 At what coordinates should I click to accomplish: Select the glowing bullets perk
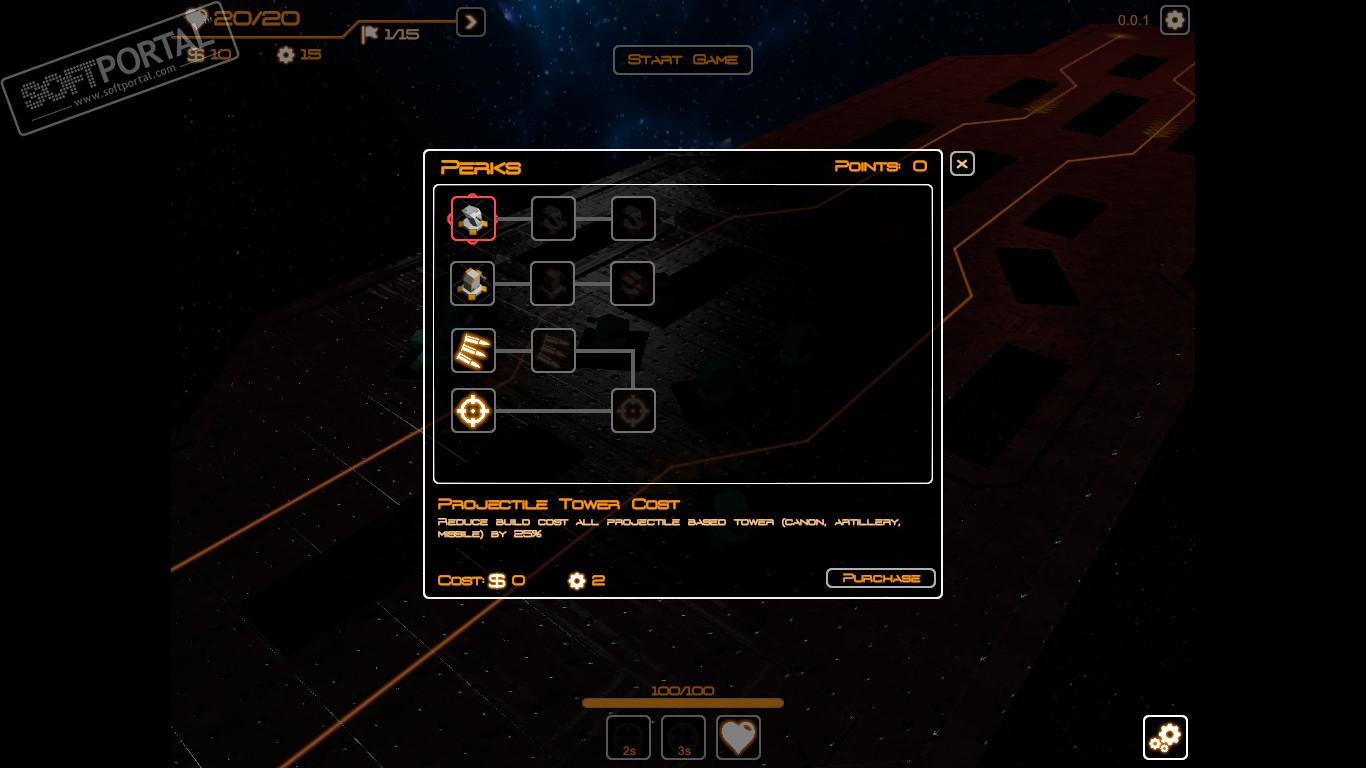point(473,350)
